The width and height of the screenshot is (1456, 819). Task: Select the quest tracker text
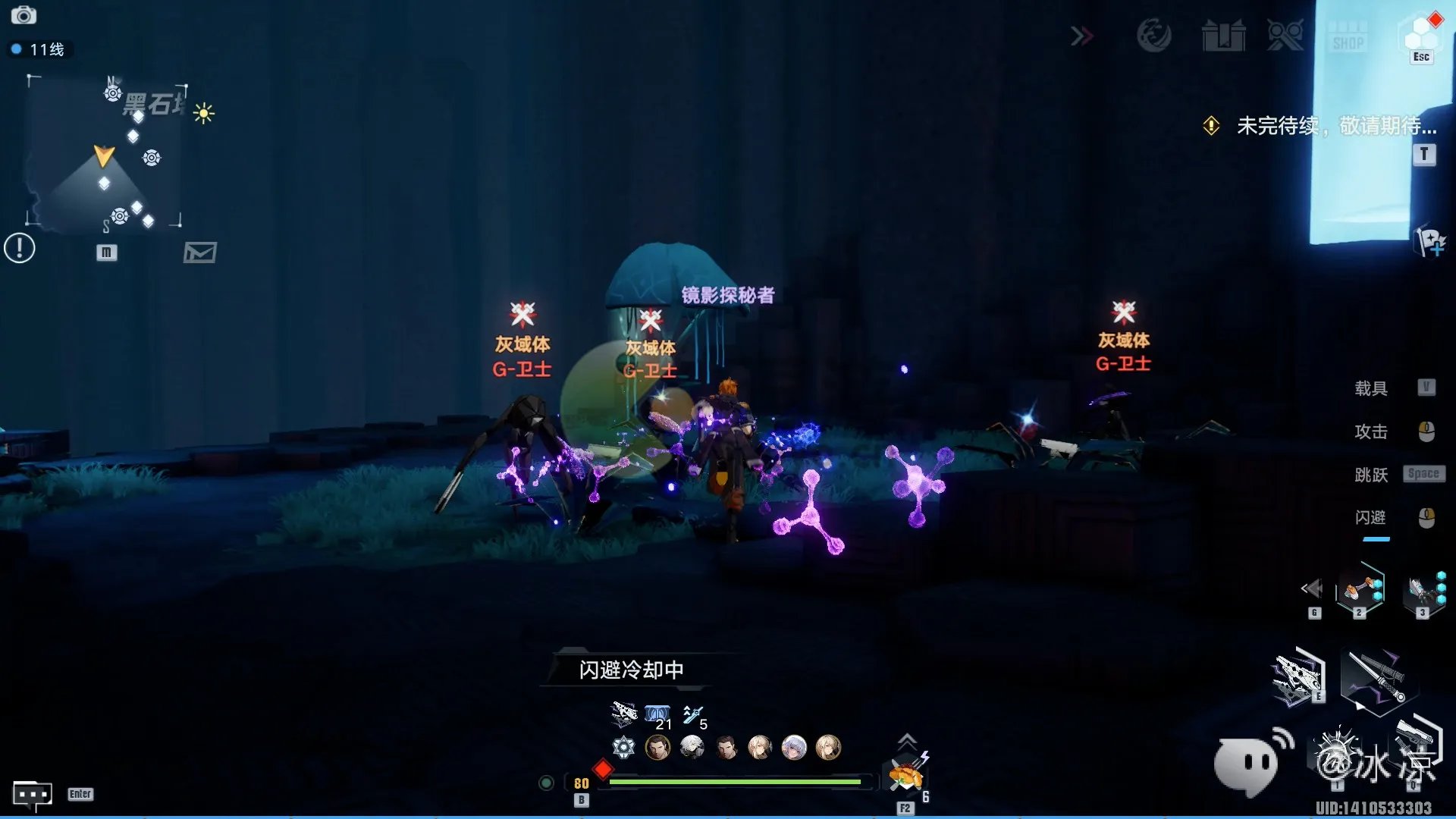tap(1335, 125)
